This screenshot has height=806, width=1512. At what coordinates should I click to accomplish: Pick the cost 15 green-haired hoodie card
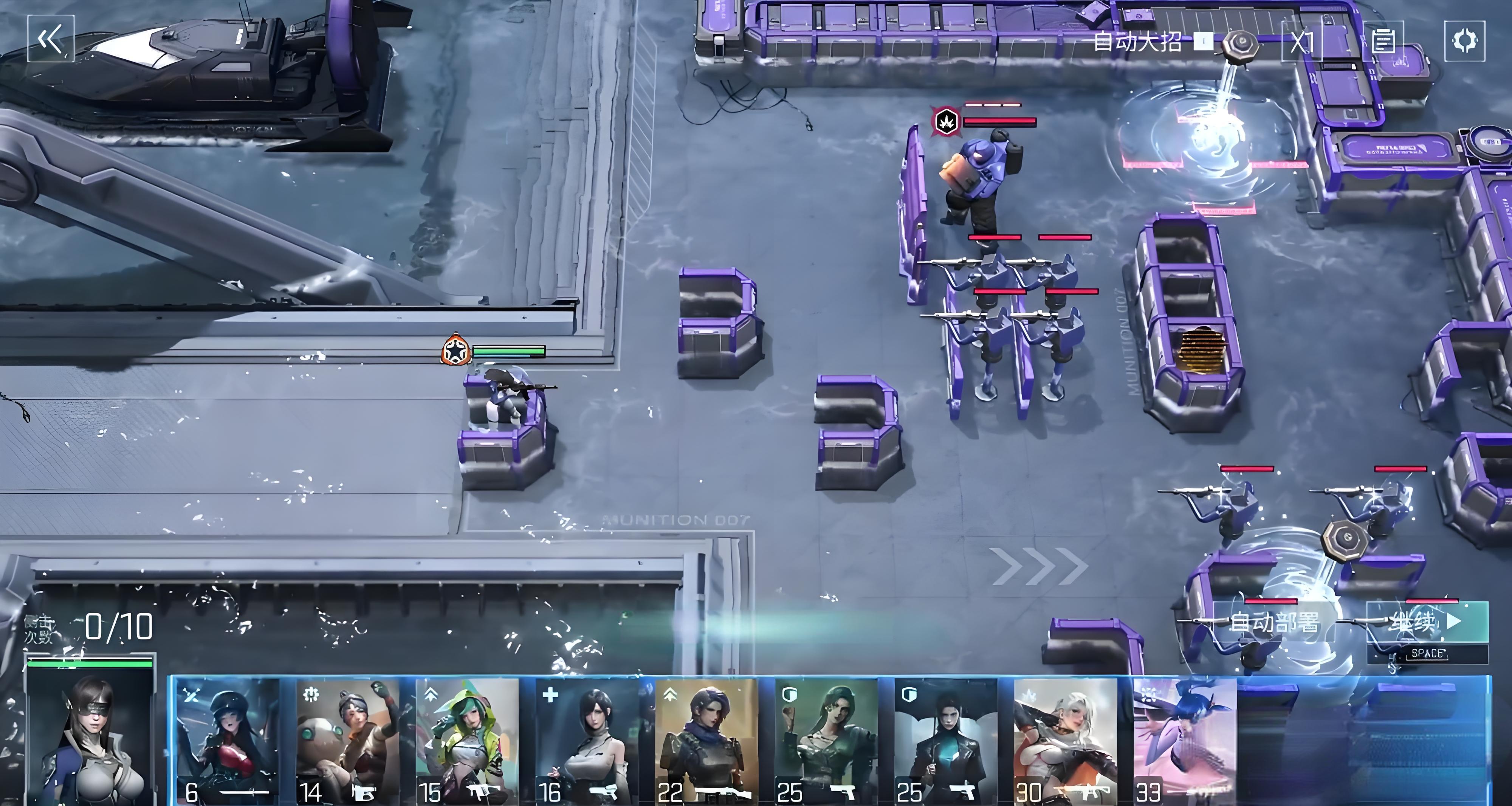467,741
